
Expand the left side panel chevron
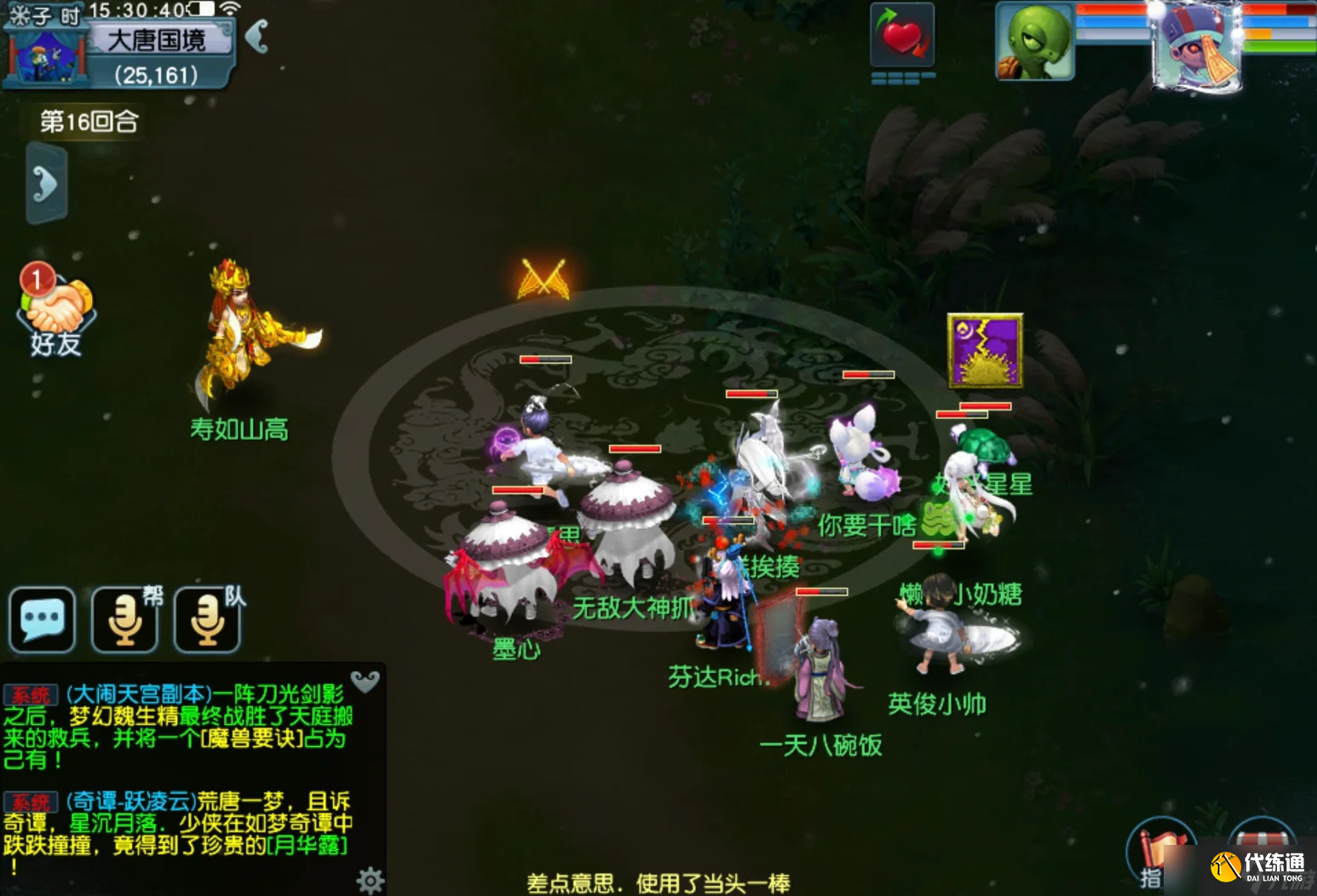46,183
